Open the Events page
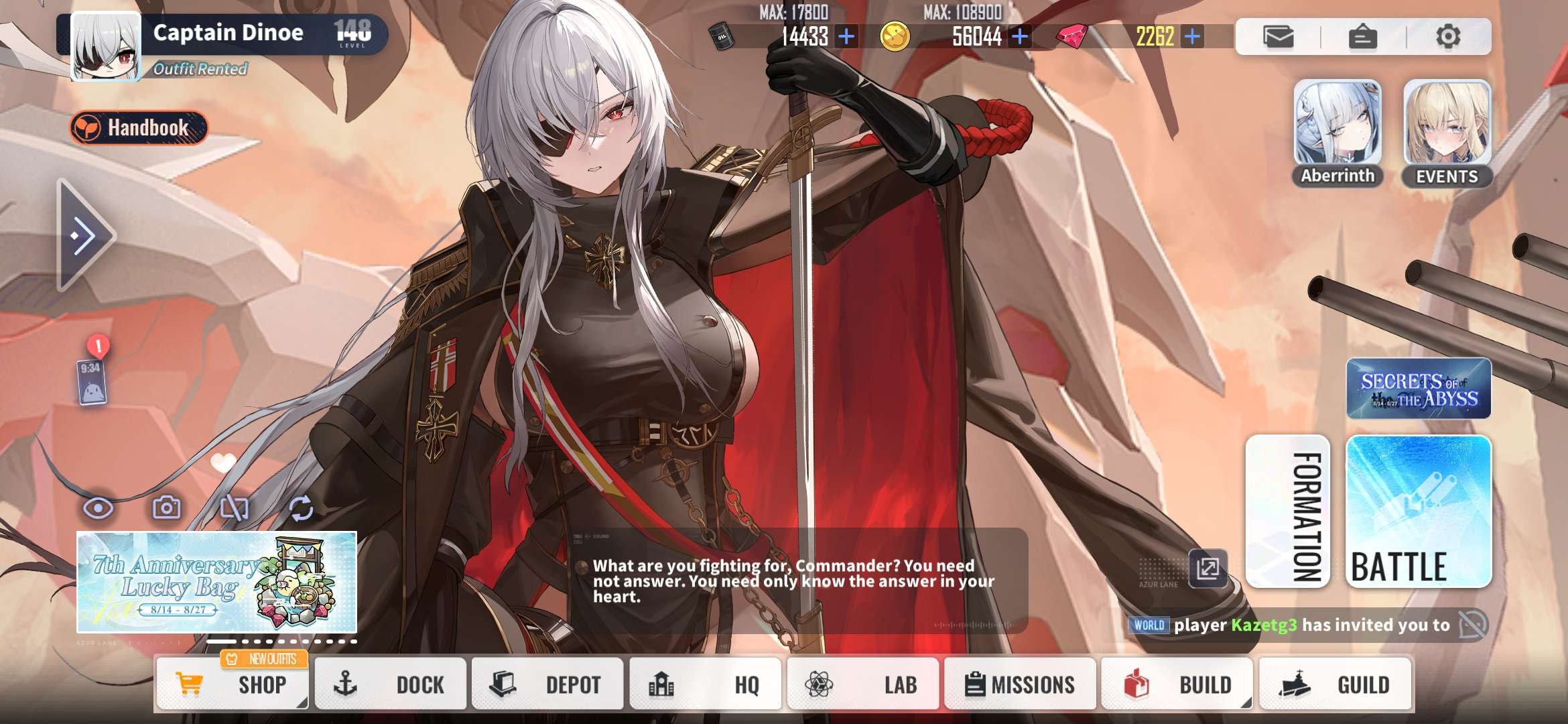This screenshot has width=1568, height=724. click(1447, 133)
